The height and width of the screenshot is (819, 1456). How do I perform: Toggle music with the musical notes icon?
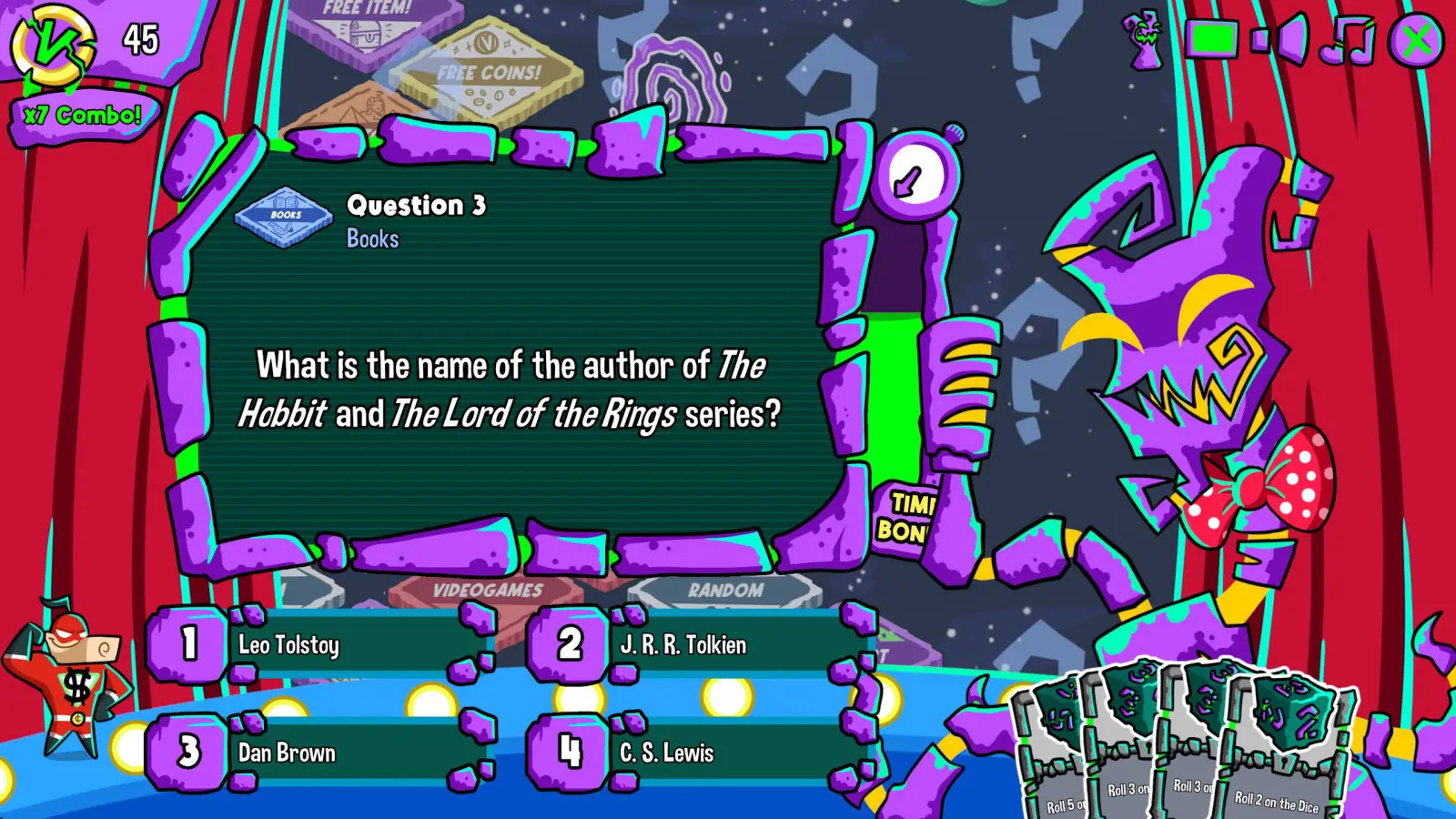pos(1349,41)
